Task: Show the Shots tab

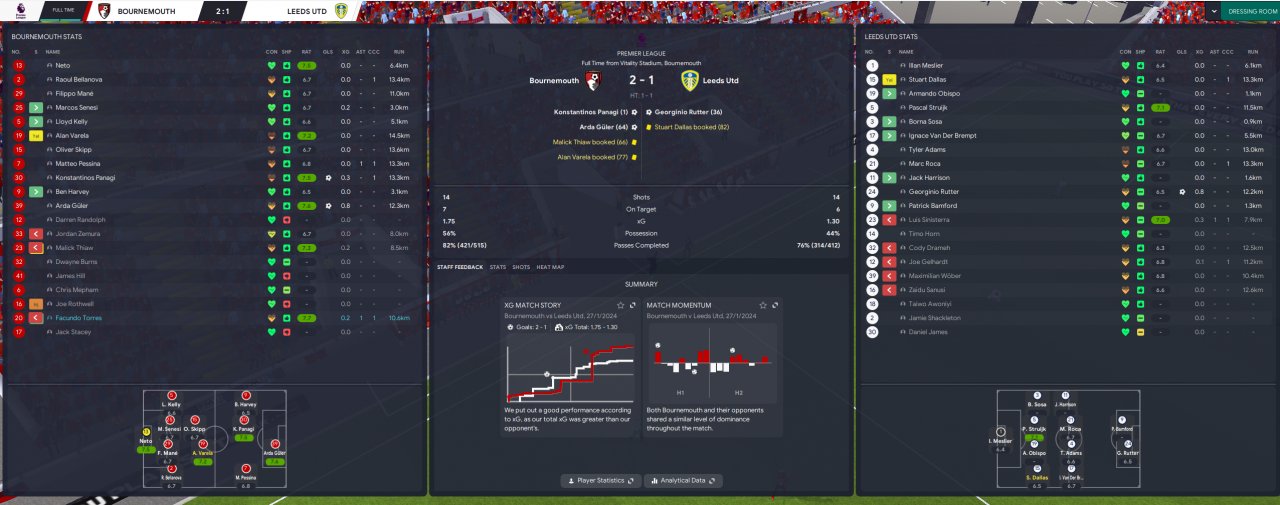Action: (521, 267)
